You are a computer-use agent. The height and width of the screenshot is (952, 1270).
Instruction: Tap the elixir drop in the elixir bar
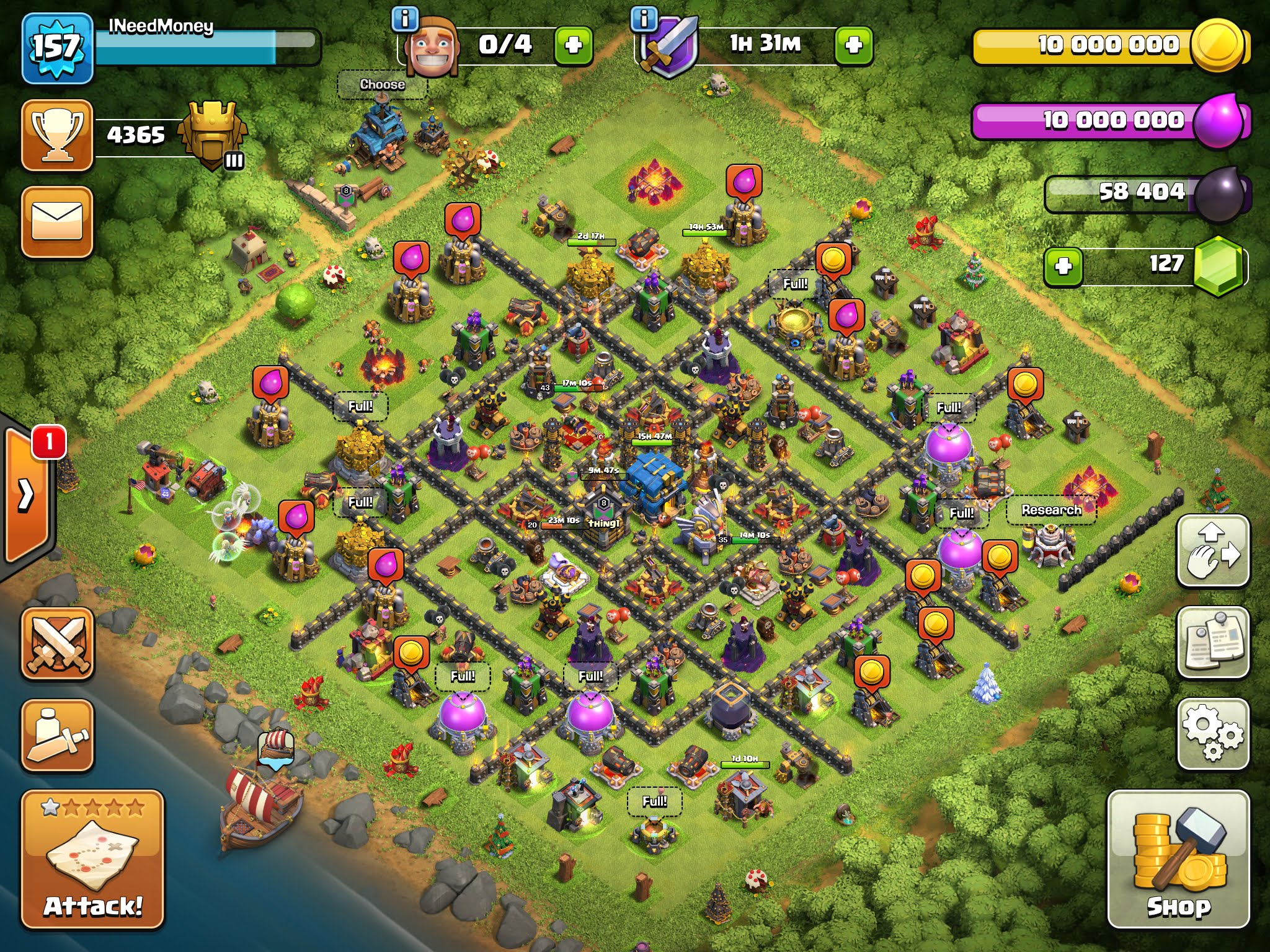coord(1218,120)
